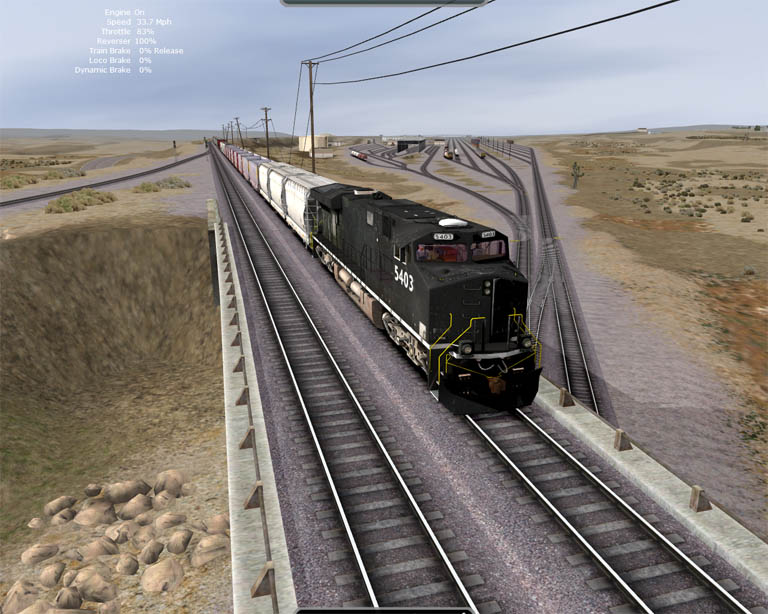
Task: Open the collapsed panel at top edge
Action: coord(383,3)
